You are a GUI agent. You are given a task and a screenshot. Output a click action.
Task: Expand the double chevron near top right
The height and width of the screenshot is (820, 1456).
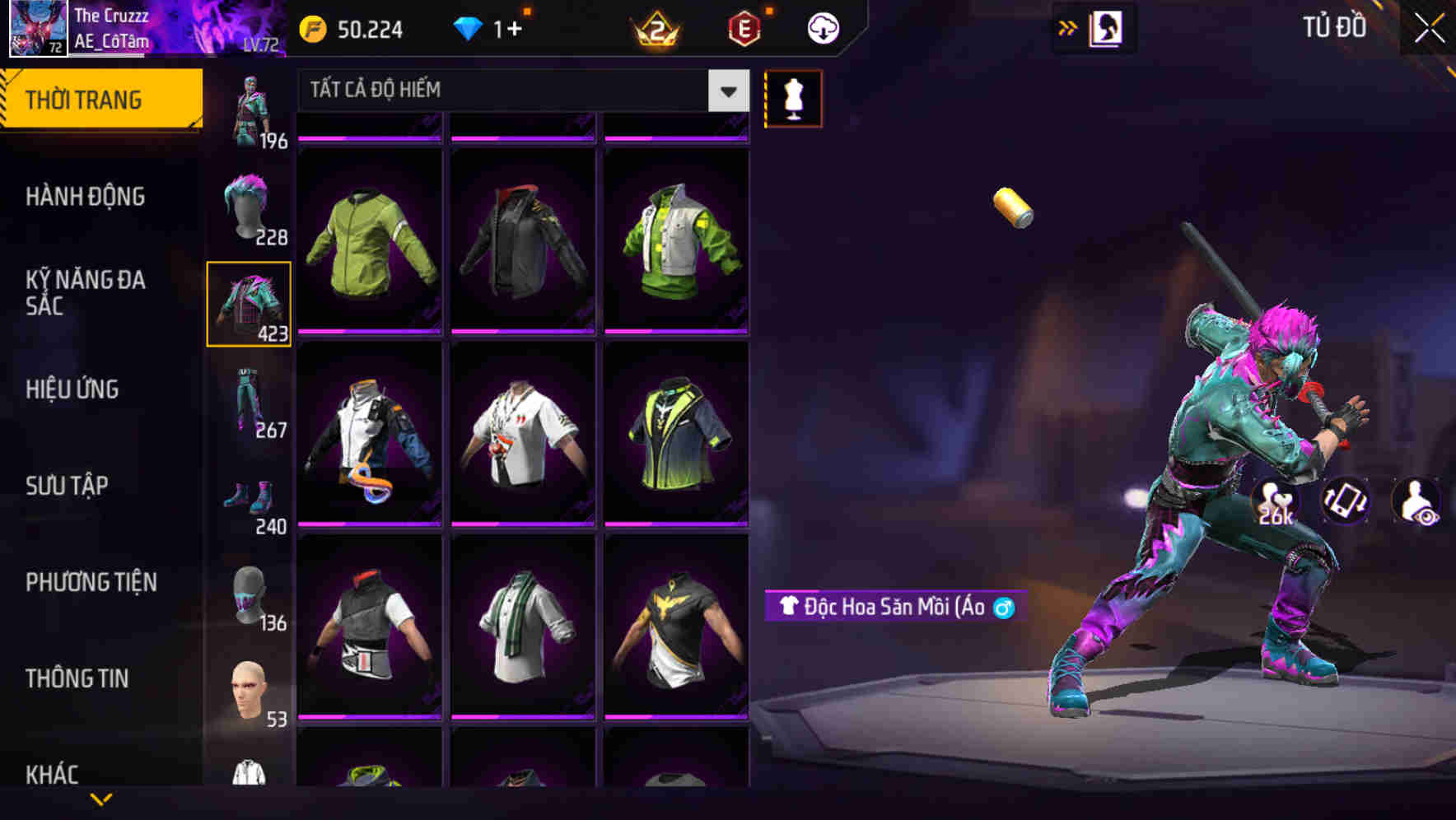click(1067, 27)
